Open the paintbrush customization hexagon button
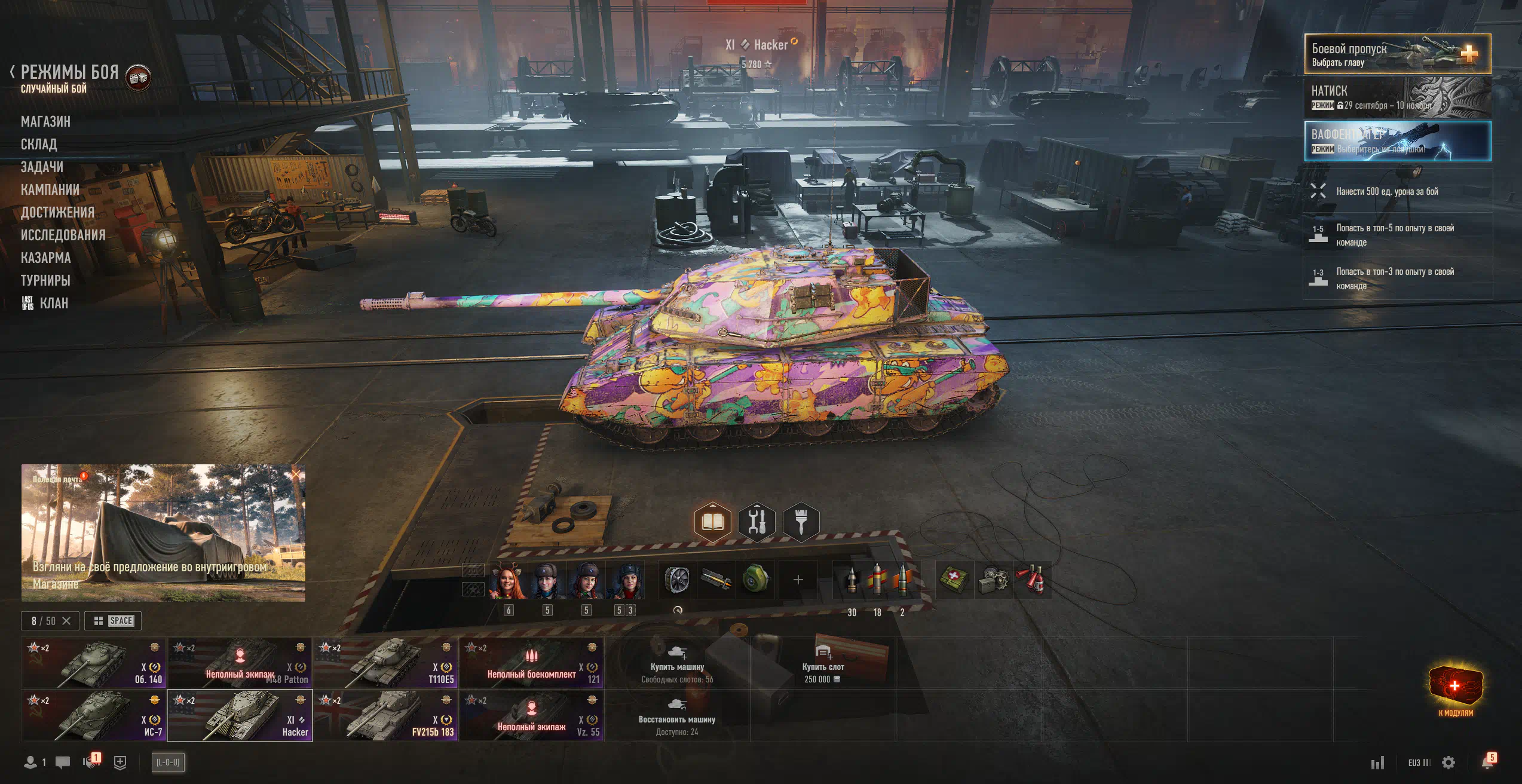 point(801,522)
